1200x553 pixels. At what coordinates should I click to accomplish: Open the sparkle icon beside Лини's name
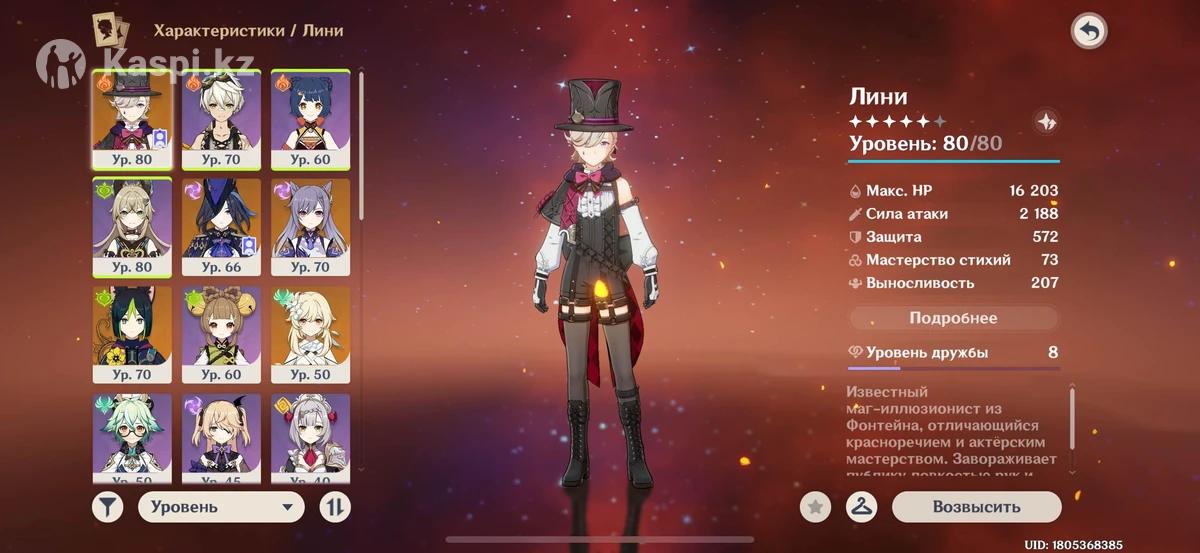(1046, 121)
